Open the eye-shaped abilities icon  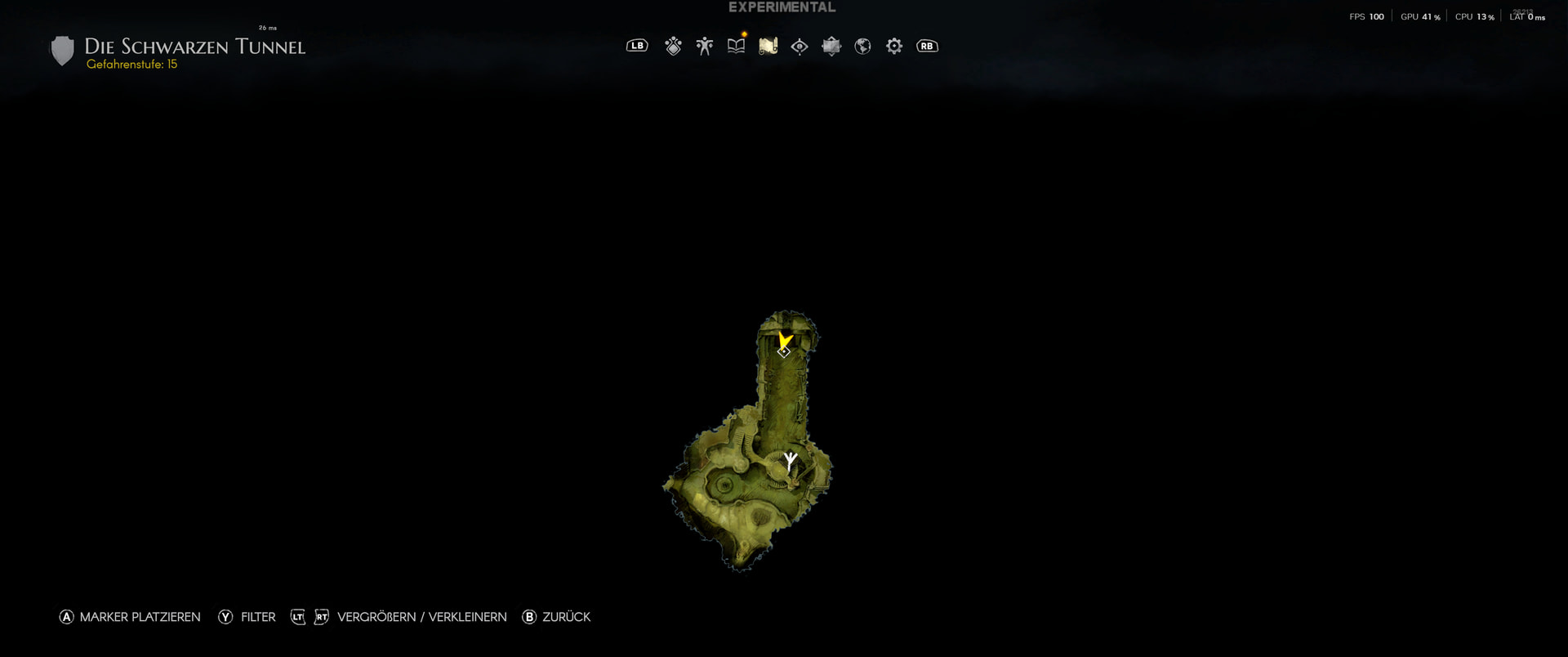point(799,47)
